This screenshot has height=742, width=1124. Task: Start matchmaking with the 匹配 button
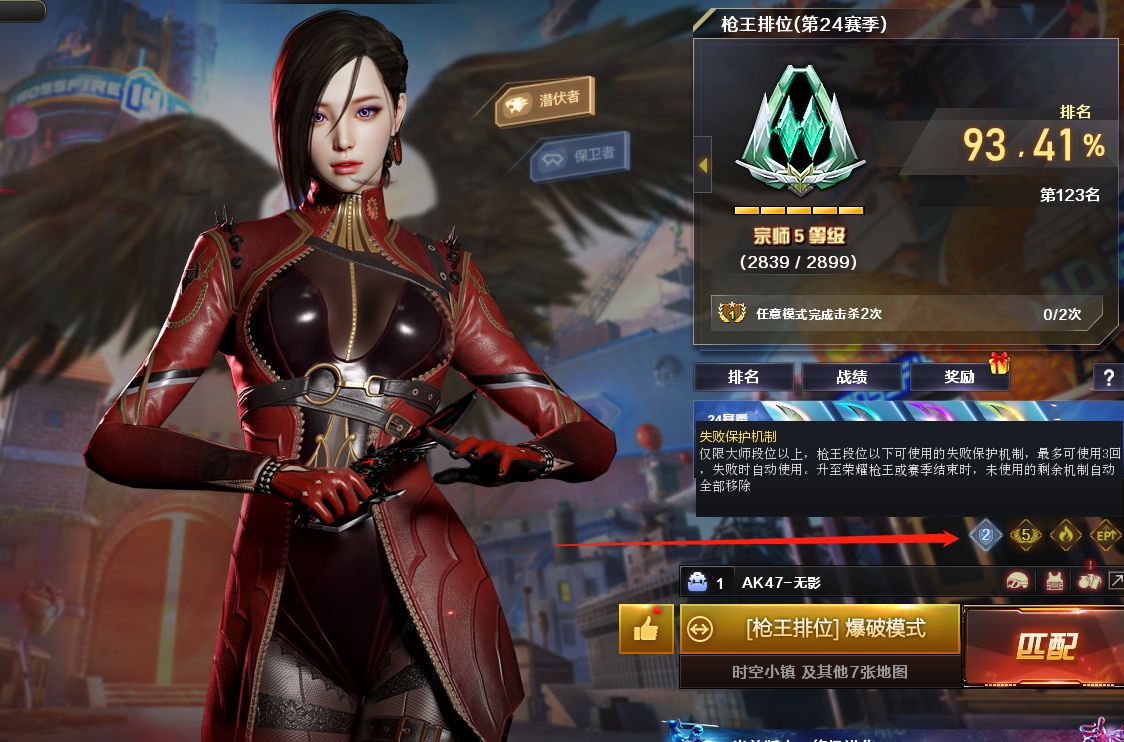[x=1045, y=646]
